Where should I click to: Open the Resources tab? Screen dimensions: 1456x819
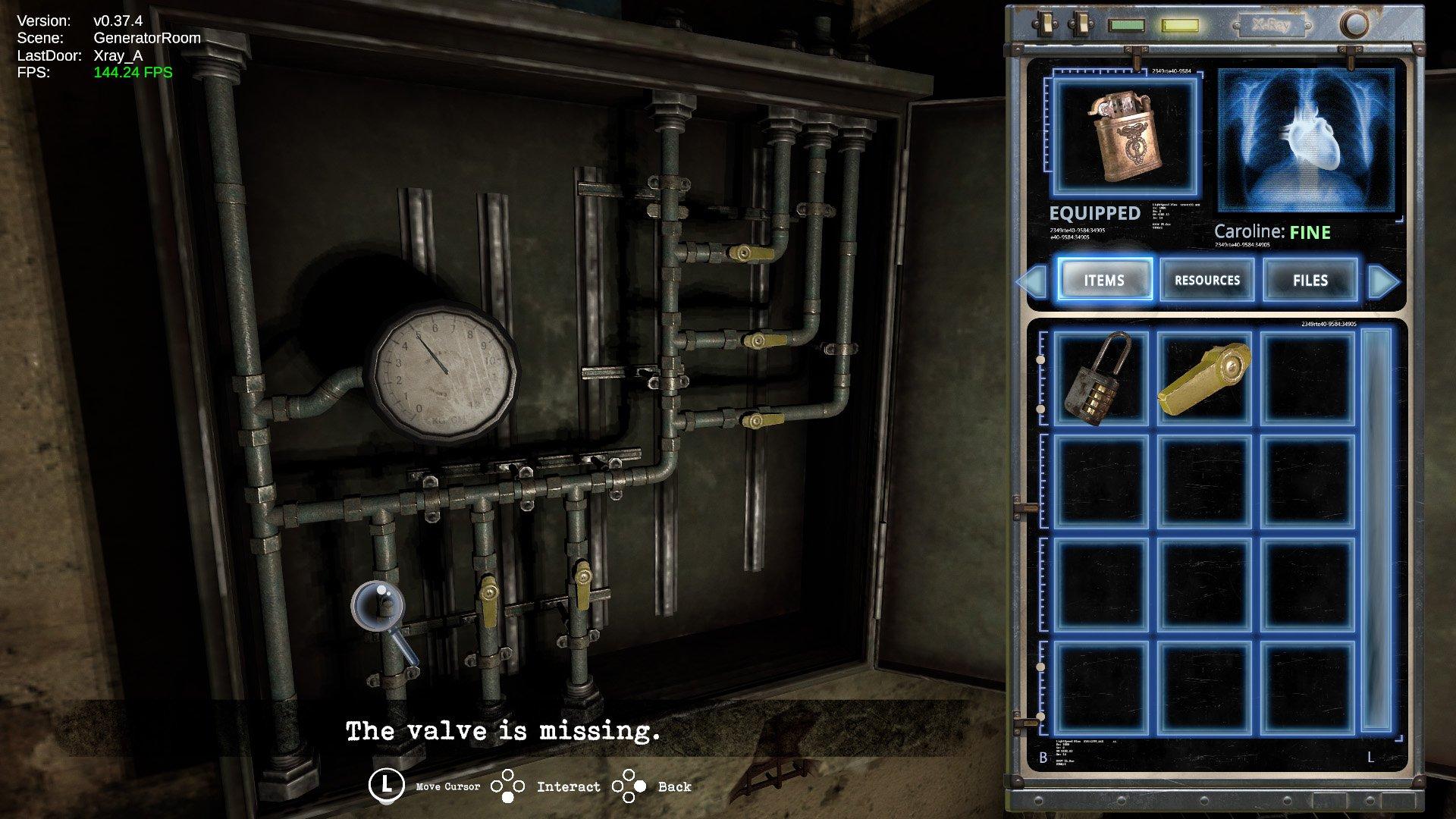point(1207,280)
